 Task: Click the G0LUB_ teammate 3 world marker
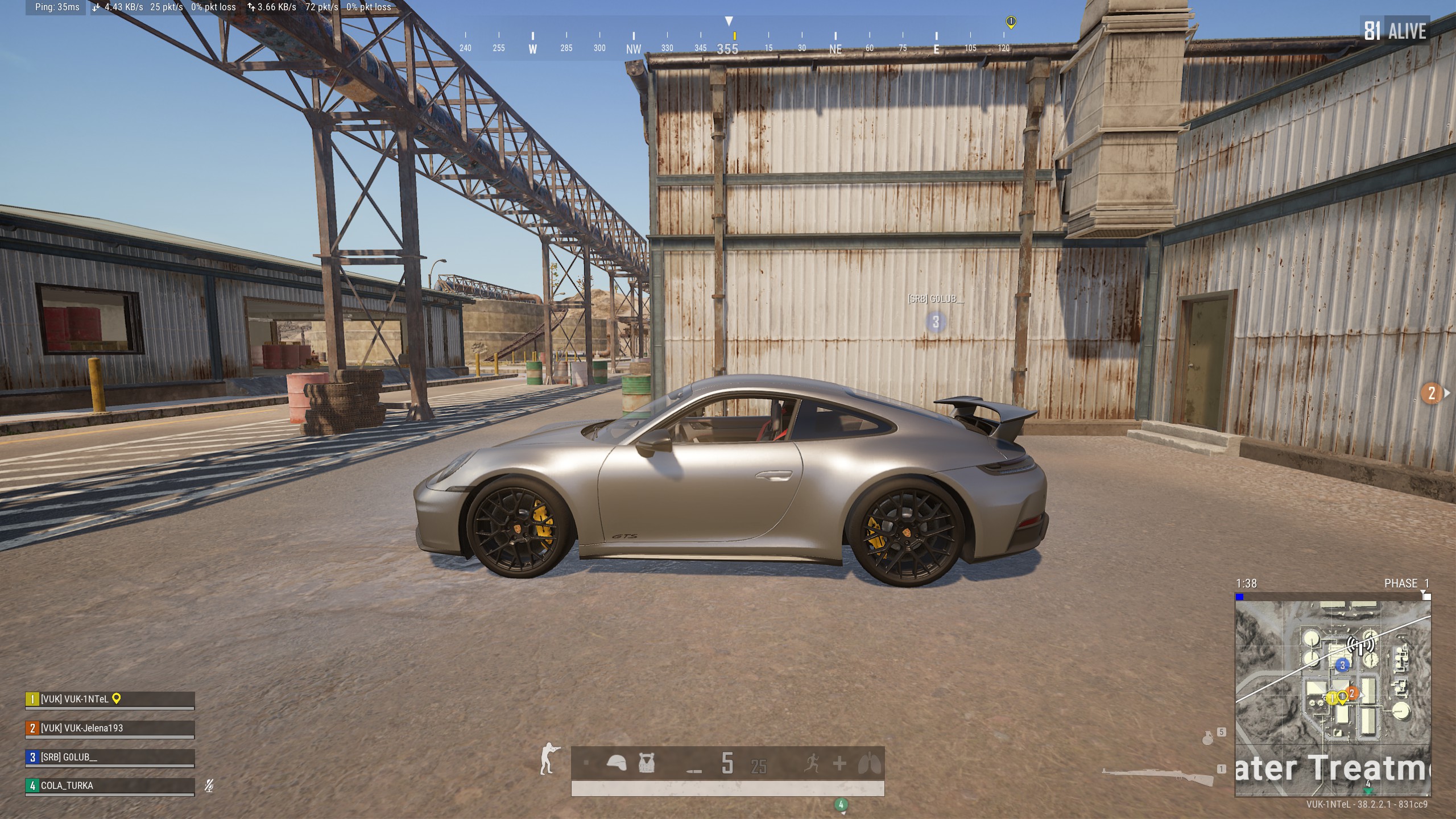(x=936, y=322)
